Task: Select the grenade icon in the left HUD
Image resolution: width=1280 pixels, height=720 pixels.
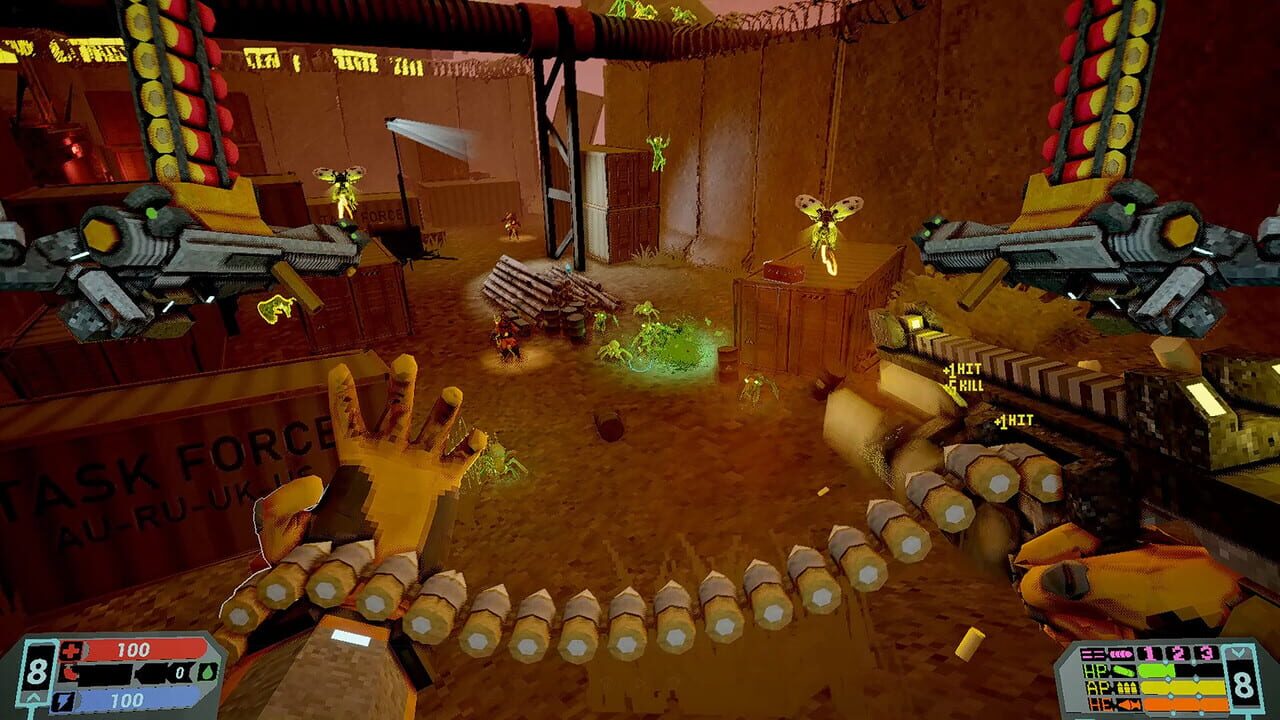Action: 68,673
